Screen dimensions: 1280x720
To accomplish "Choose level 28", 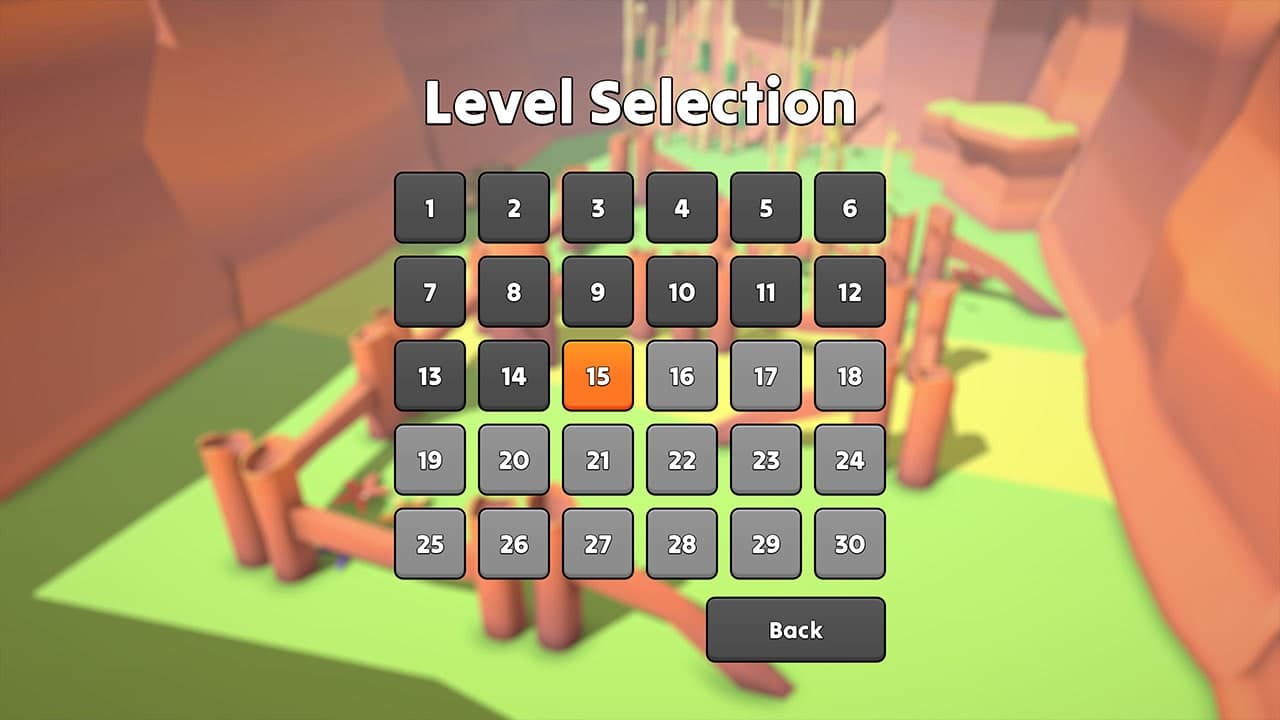I will click(682, 544).
